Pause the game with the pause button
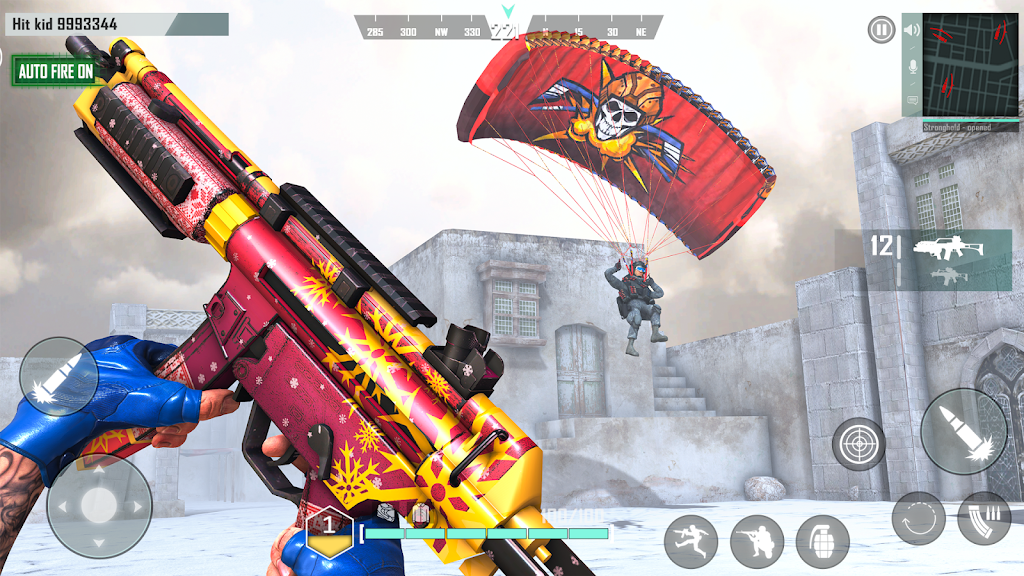 [881, 30]
